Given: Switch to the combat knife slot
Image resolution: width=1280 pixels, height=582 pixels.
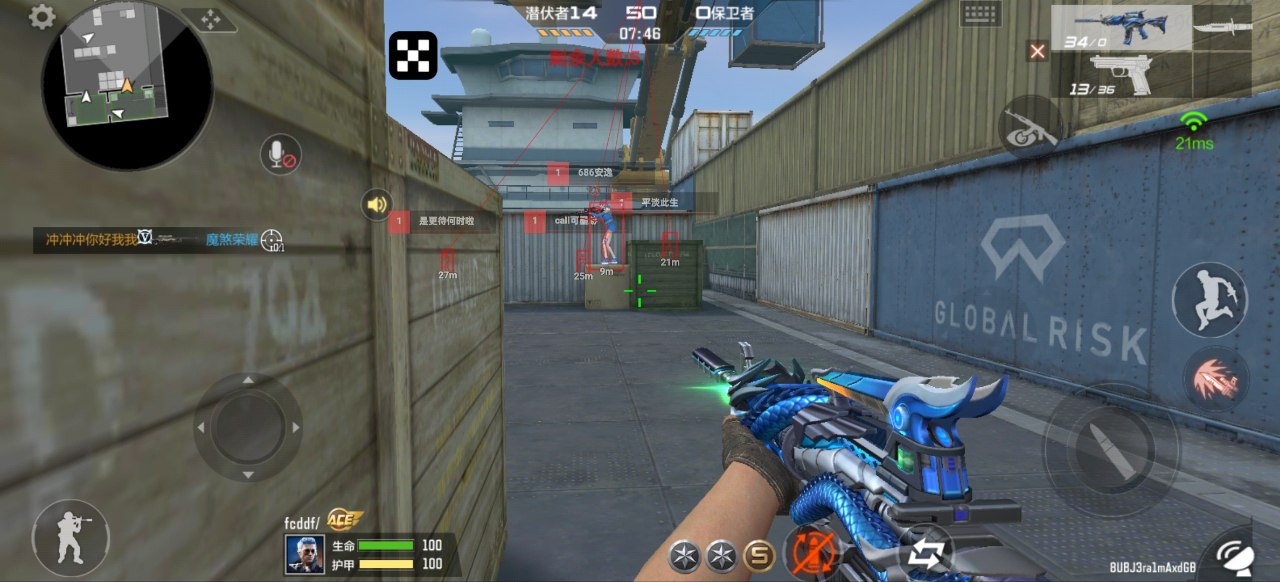Looking at the screenshot, I should 1222,27.
